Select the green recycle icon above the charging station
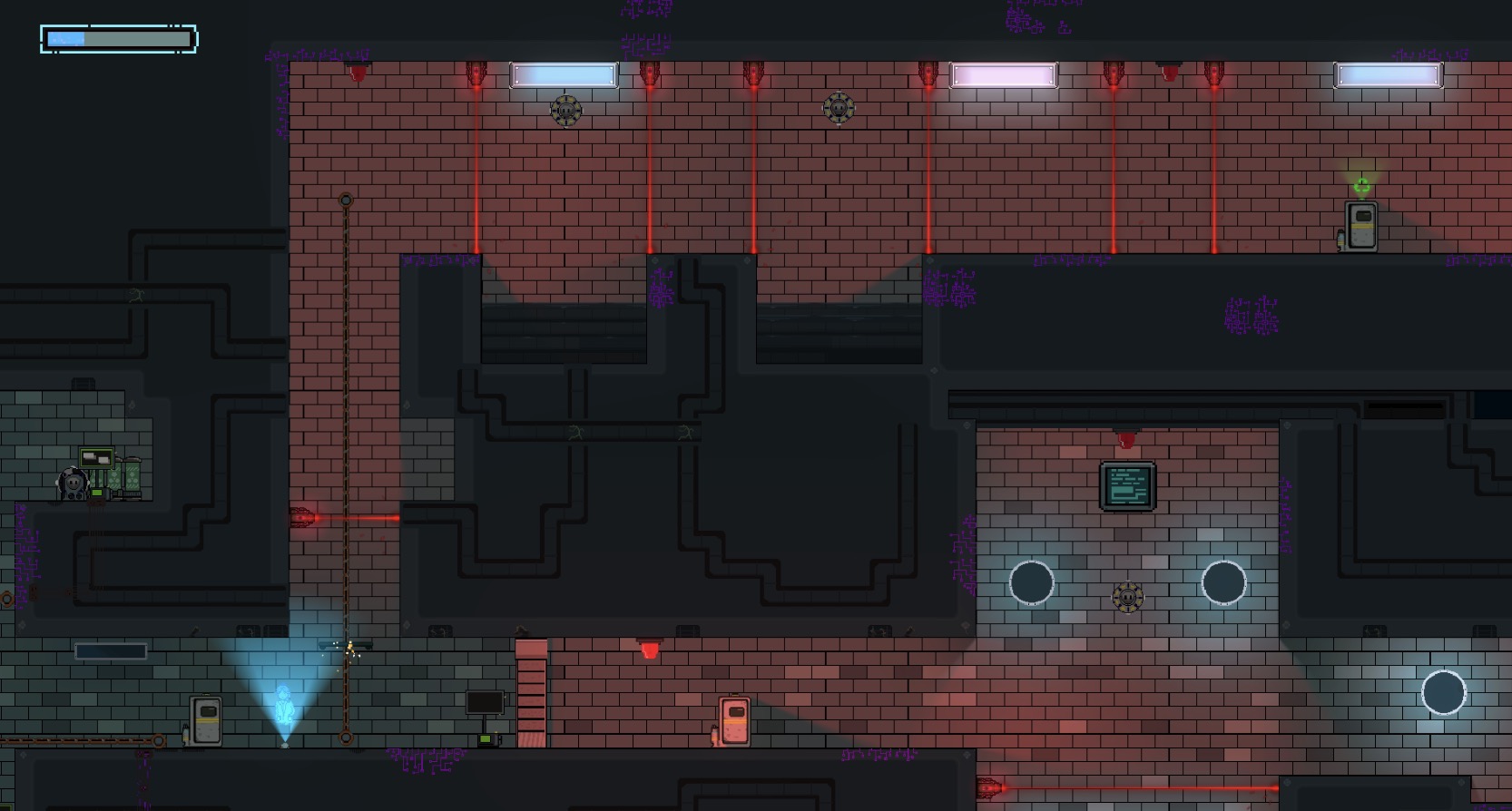Viewport: 1512px width, 811px height. tap(1360, 187)
